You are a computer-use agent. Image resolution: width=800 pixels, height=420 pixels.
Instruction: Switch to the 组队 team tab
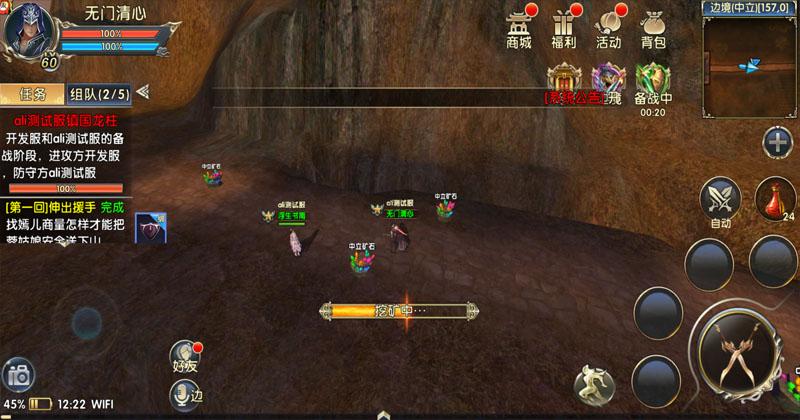(99, 95)
